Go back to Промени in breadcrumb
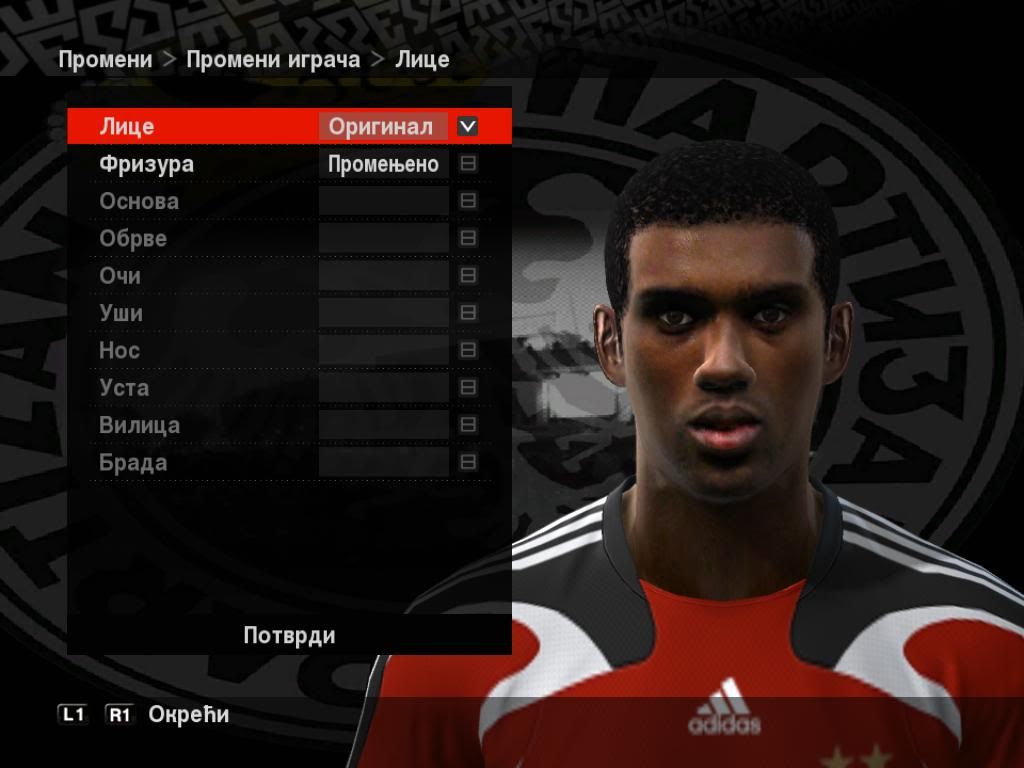The height and width of the screenshot is (768, 1024). (105, 59)
